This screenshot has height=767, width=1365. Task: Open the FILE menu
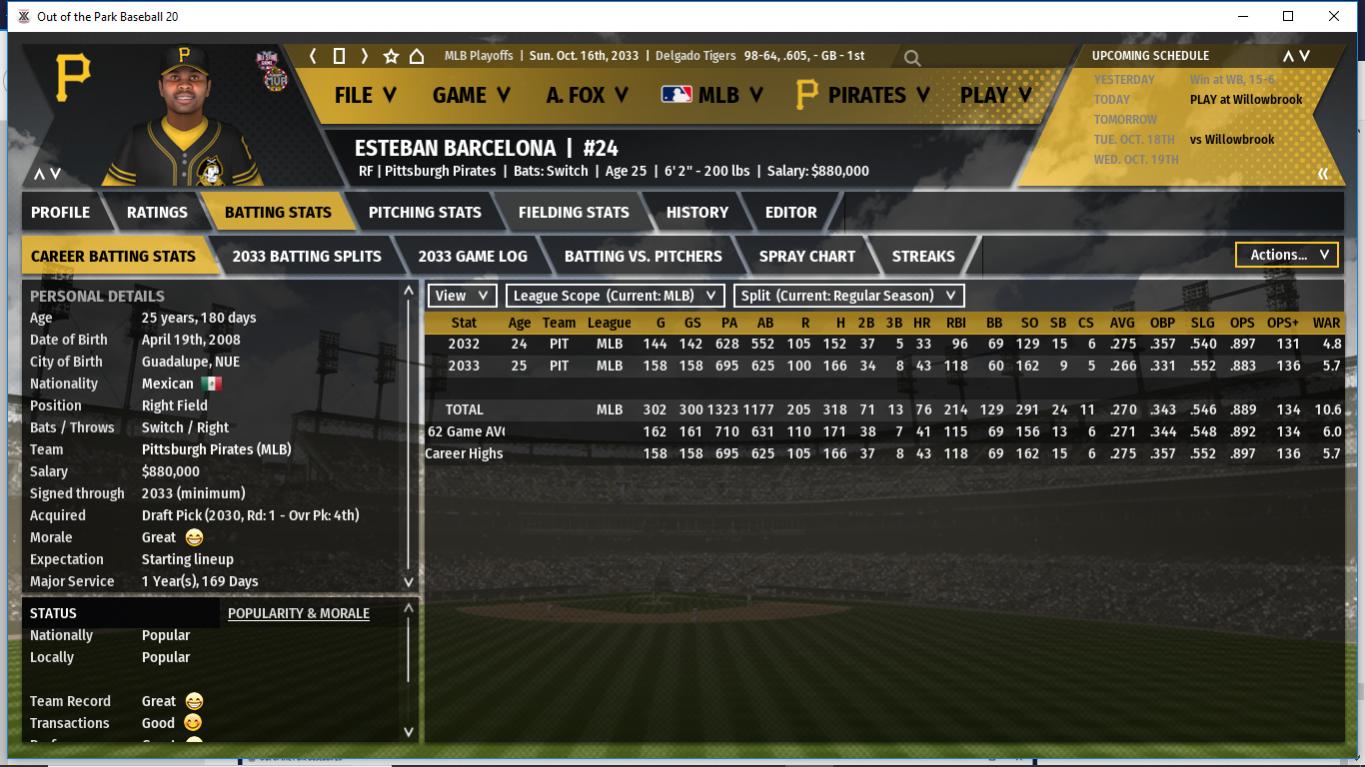[365, 95]
